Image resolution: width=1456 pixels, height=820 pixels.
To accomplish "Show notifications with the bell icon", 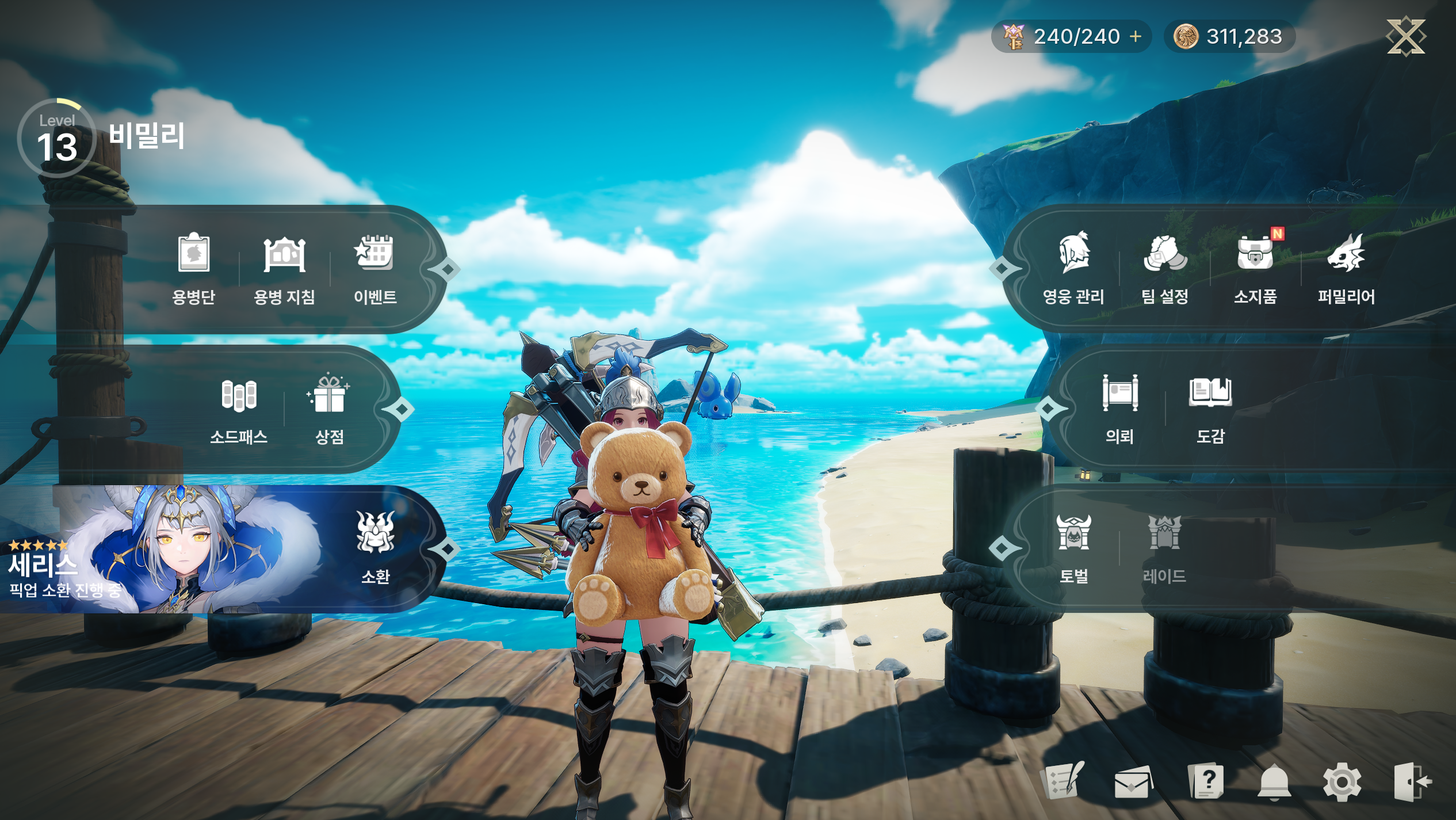I will (x=1274, y=782).
